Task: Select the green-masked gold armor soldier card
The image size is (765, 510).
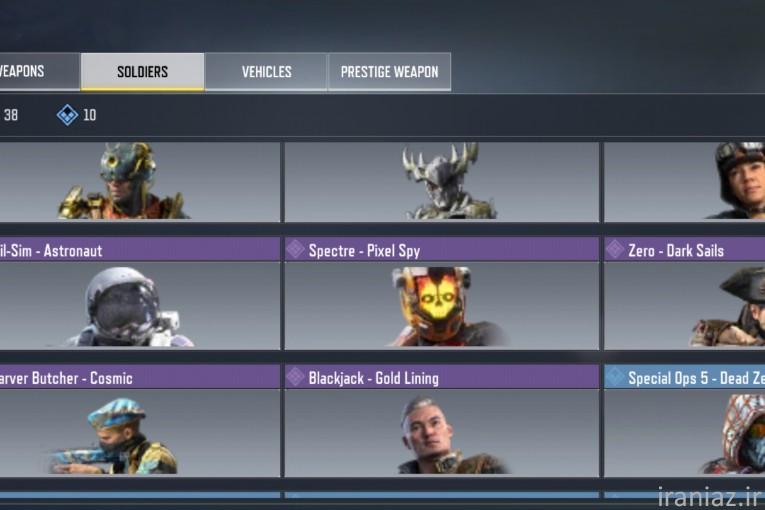Action: (139, 181)
